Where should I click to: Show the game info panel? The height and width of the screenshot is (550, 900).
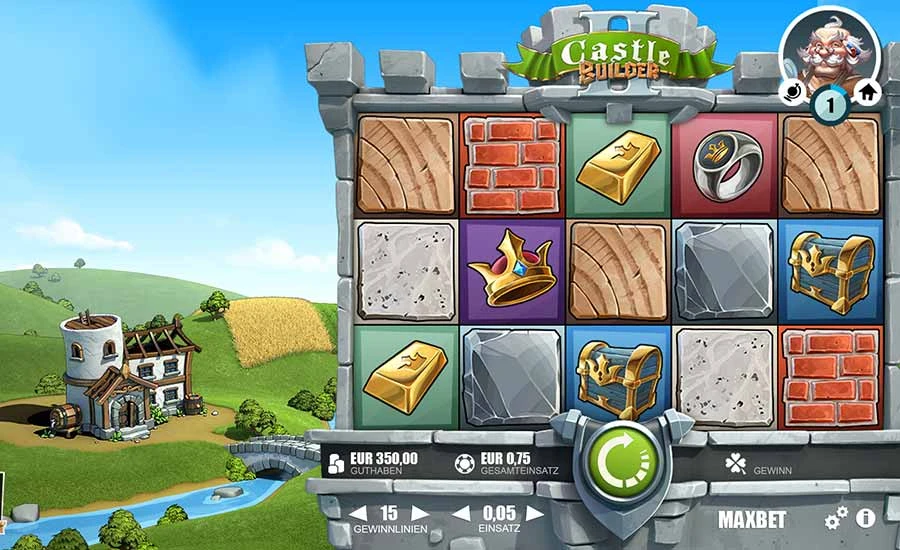click(x=866, y=518)
